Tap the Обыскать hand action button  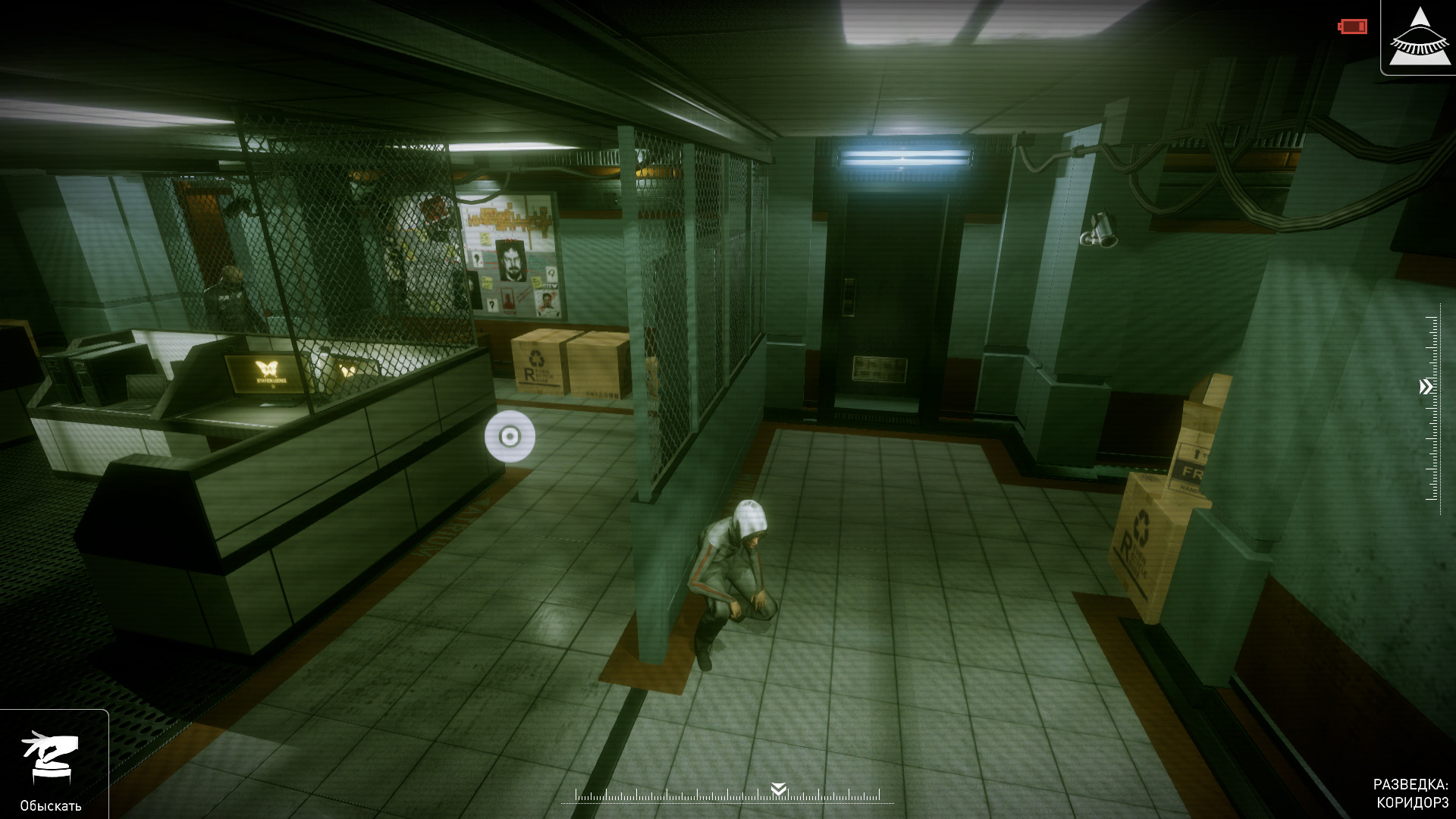(50, 759)
